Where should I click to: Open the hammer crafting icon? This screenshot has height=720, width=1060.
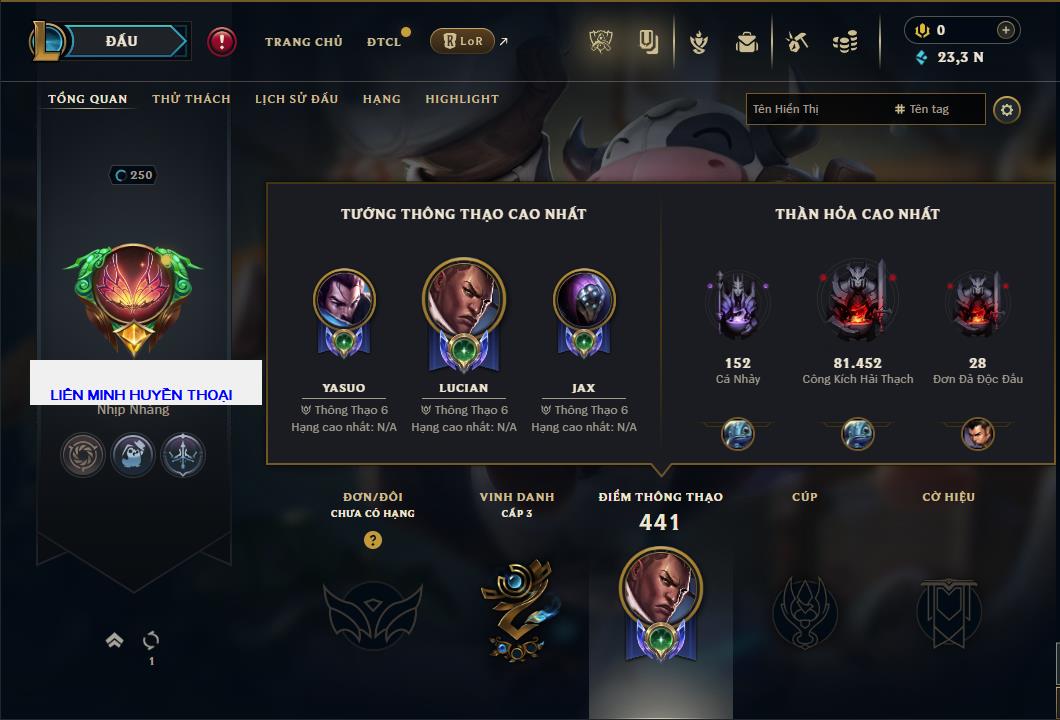796,42
